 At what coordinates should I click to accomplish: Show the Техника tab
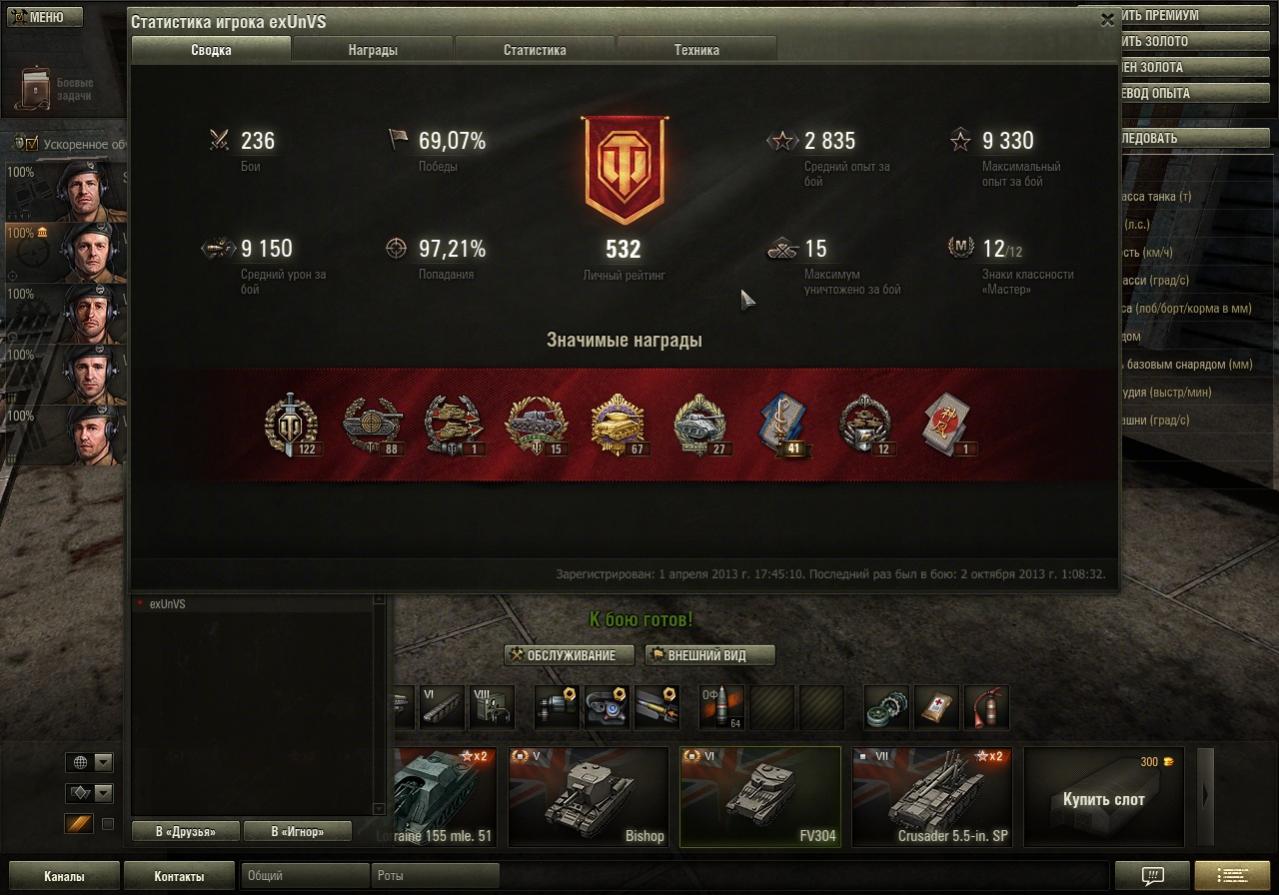(696, 50)
